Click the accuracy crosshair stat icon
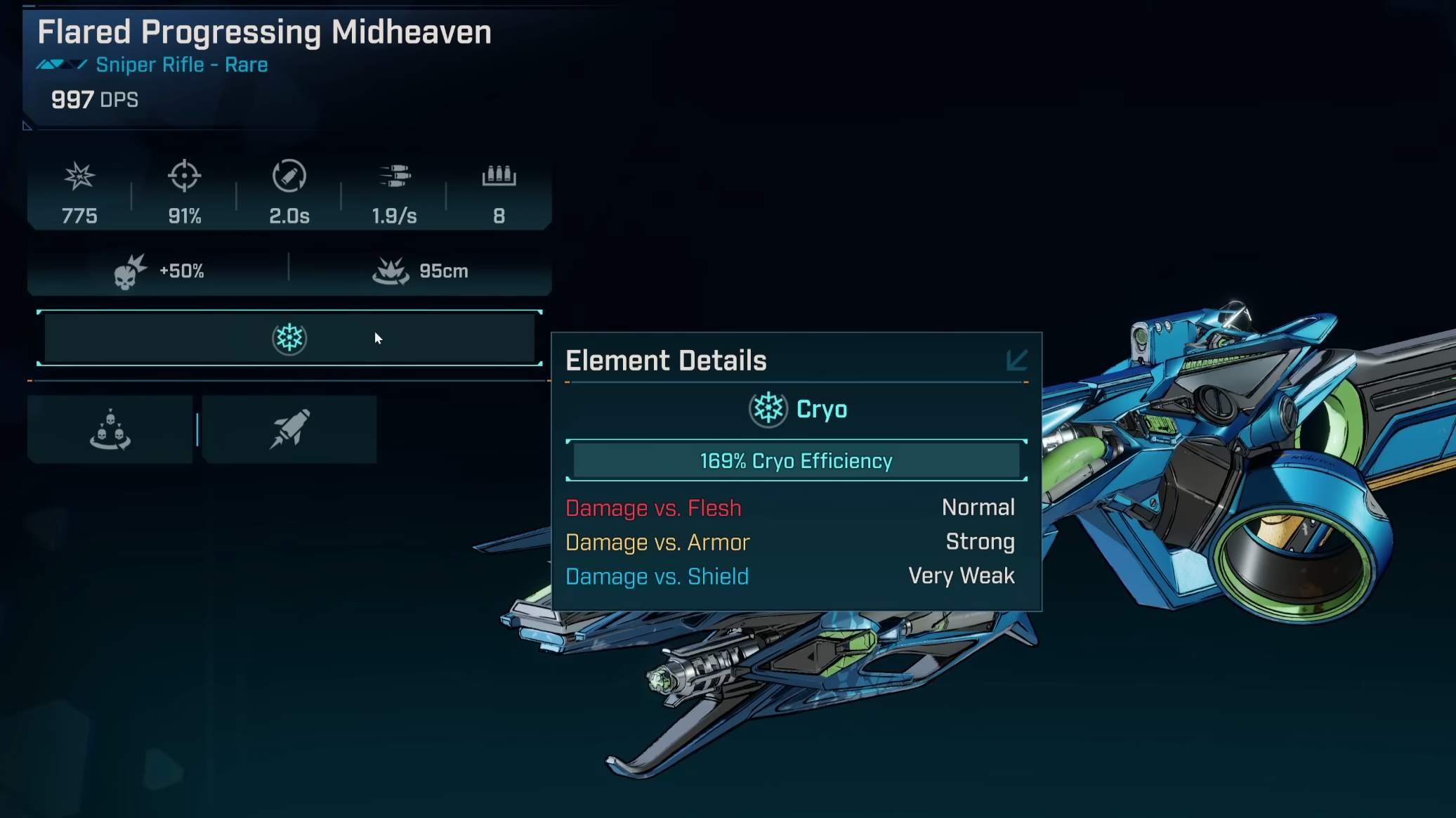This screenshot has width=1456, height=818. [184, 176]
